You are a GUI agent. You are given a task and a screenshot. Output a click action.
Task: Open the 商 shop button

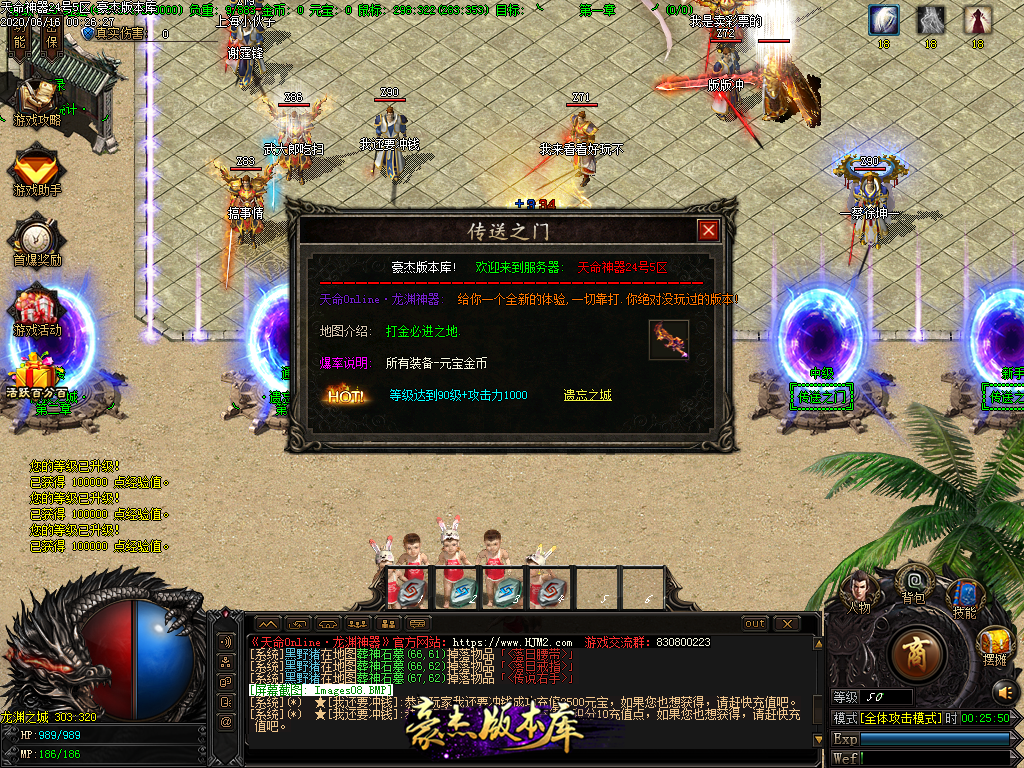[x=914, y=653]
